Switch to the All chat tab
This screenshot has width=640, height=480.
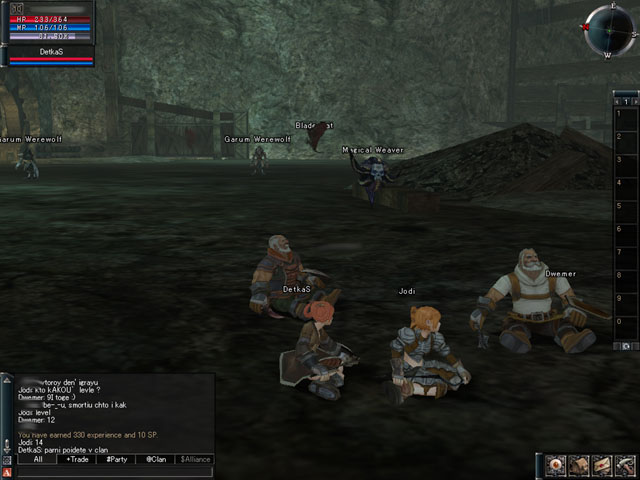(37, 460)
